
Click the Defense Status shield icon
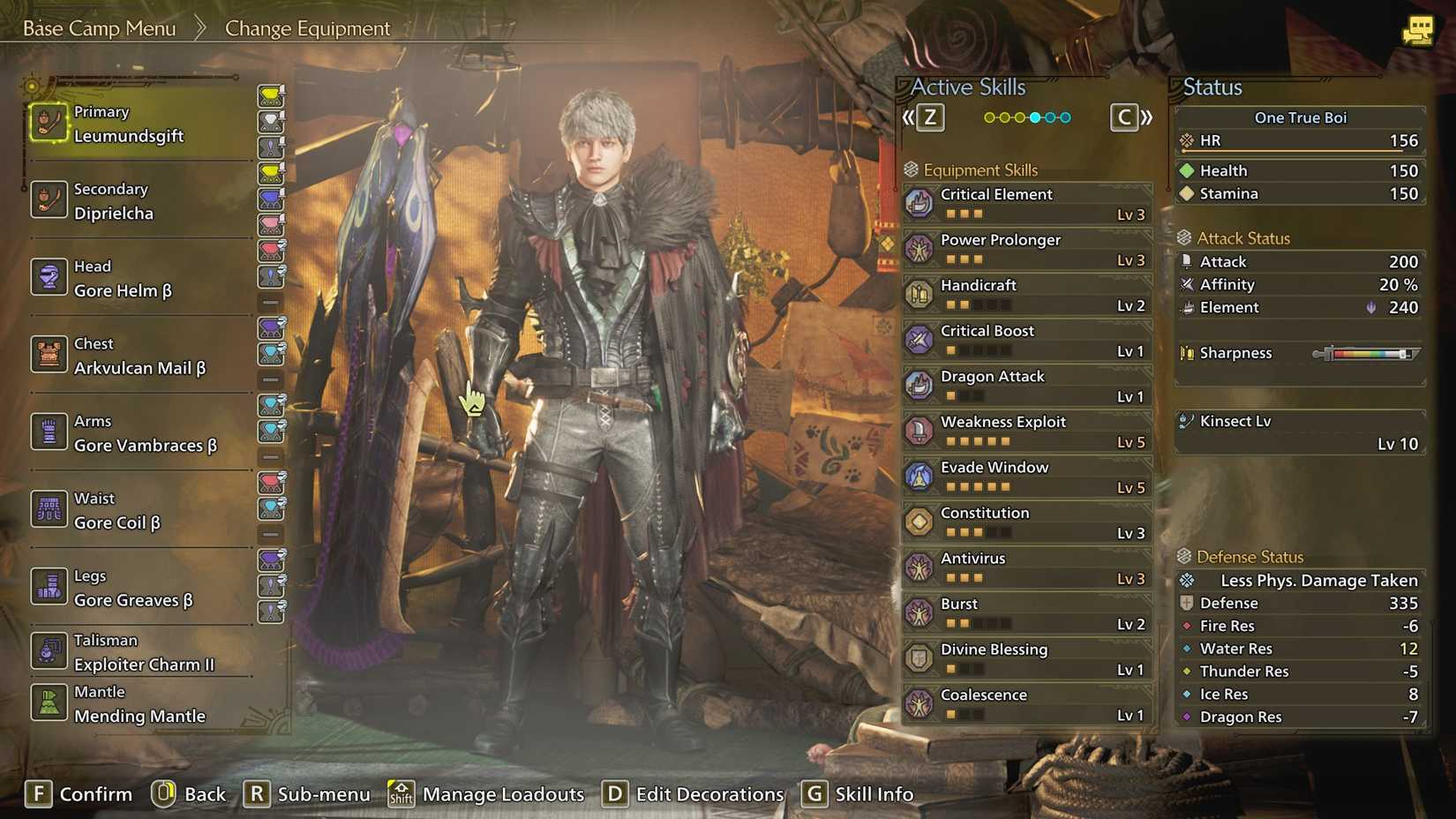(x=1184, y=556)
